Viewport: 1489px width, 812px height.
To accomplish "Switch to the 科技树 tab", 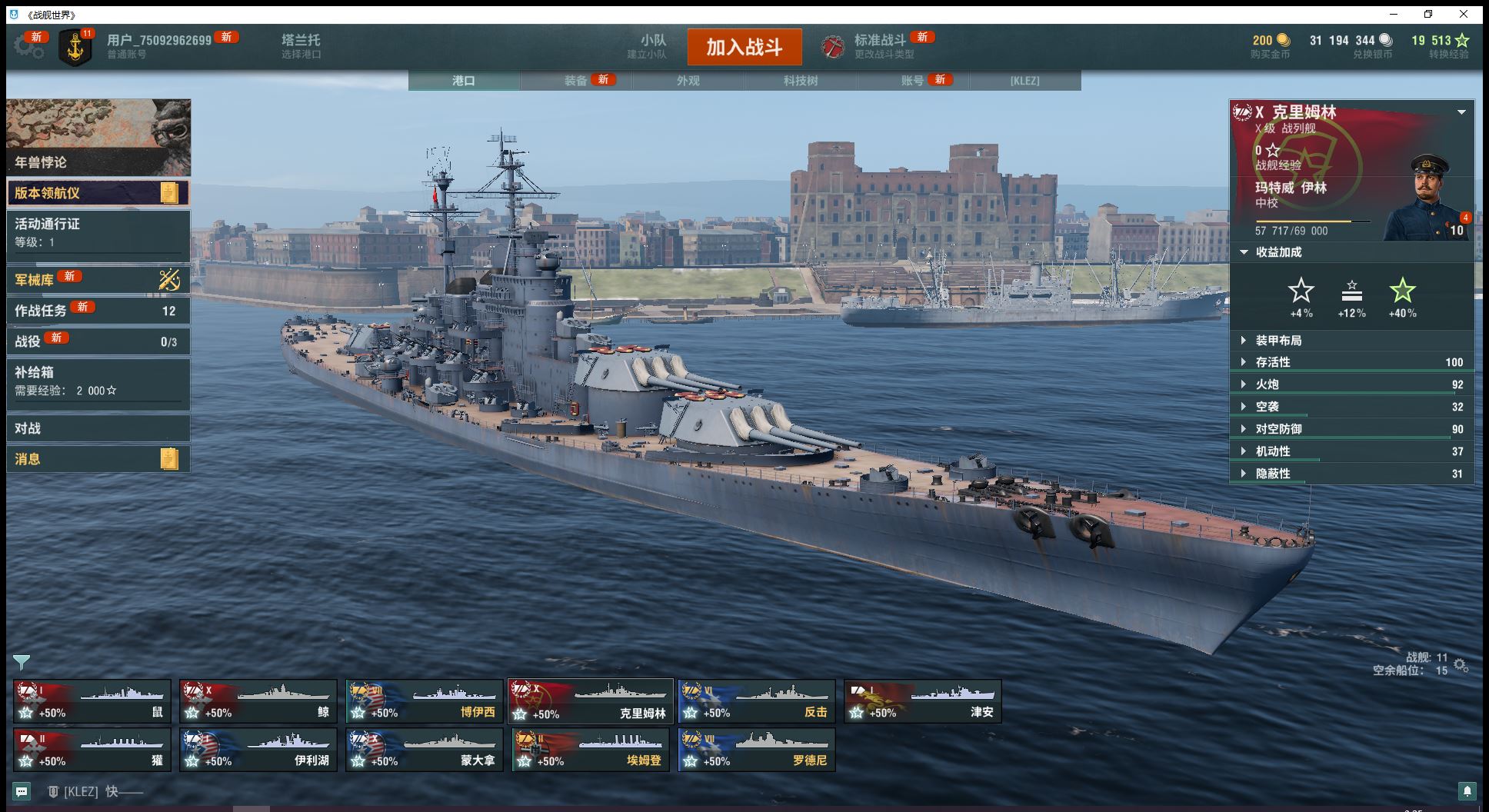I will click(x=800, y=81).
